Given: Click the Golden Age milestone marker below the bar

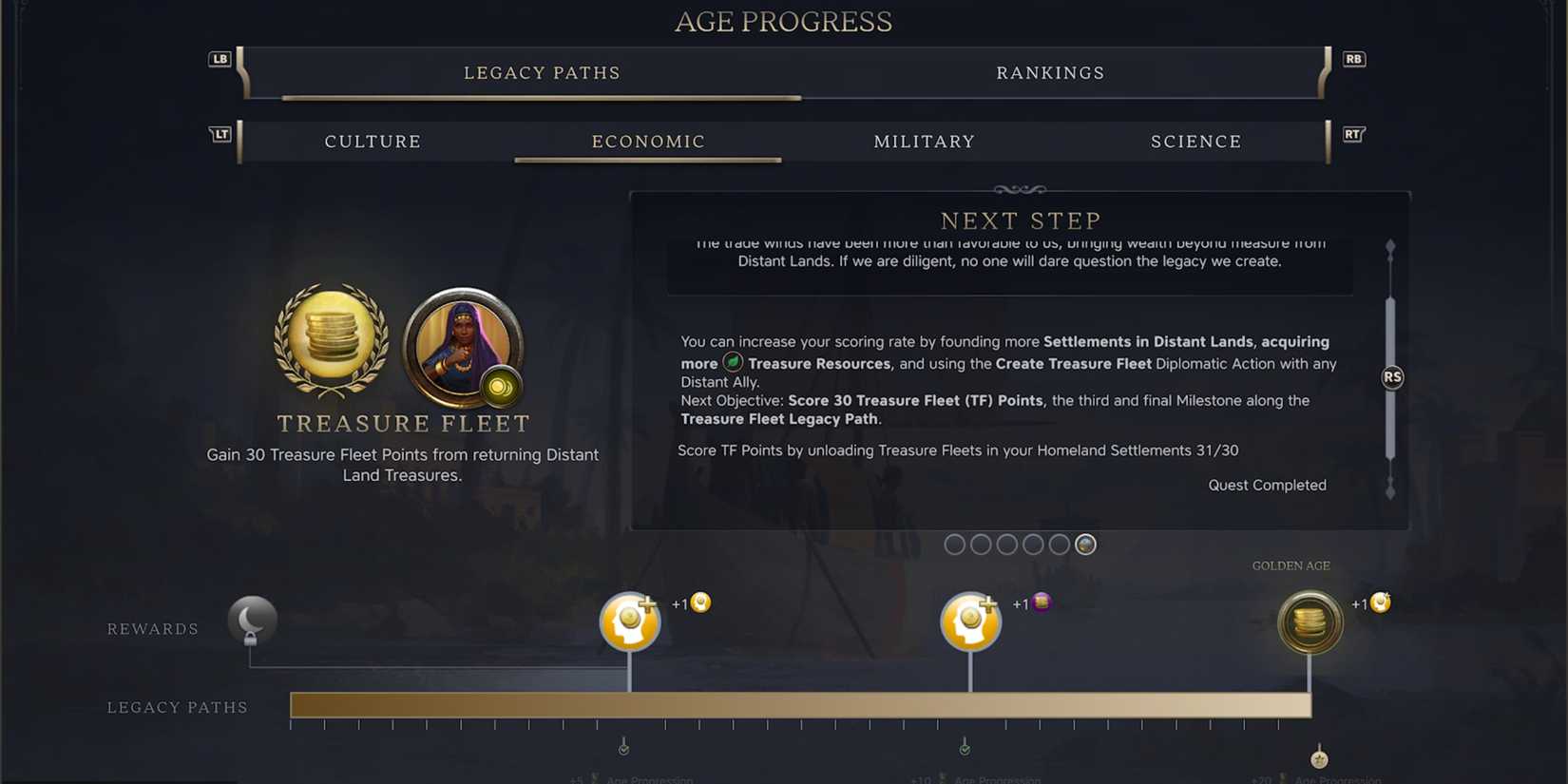Looking at the screenshot, I should pyautogui.click(x=1319, y=758).
